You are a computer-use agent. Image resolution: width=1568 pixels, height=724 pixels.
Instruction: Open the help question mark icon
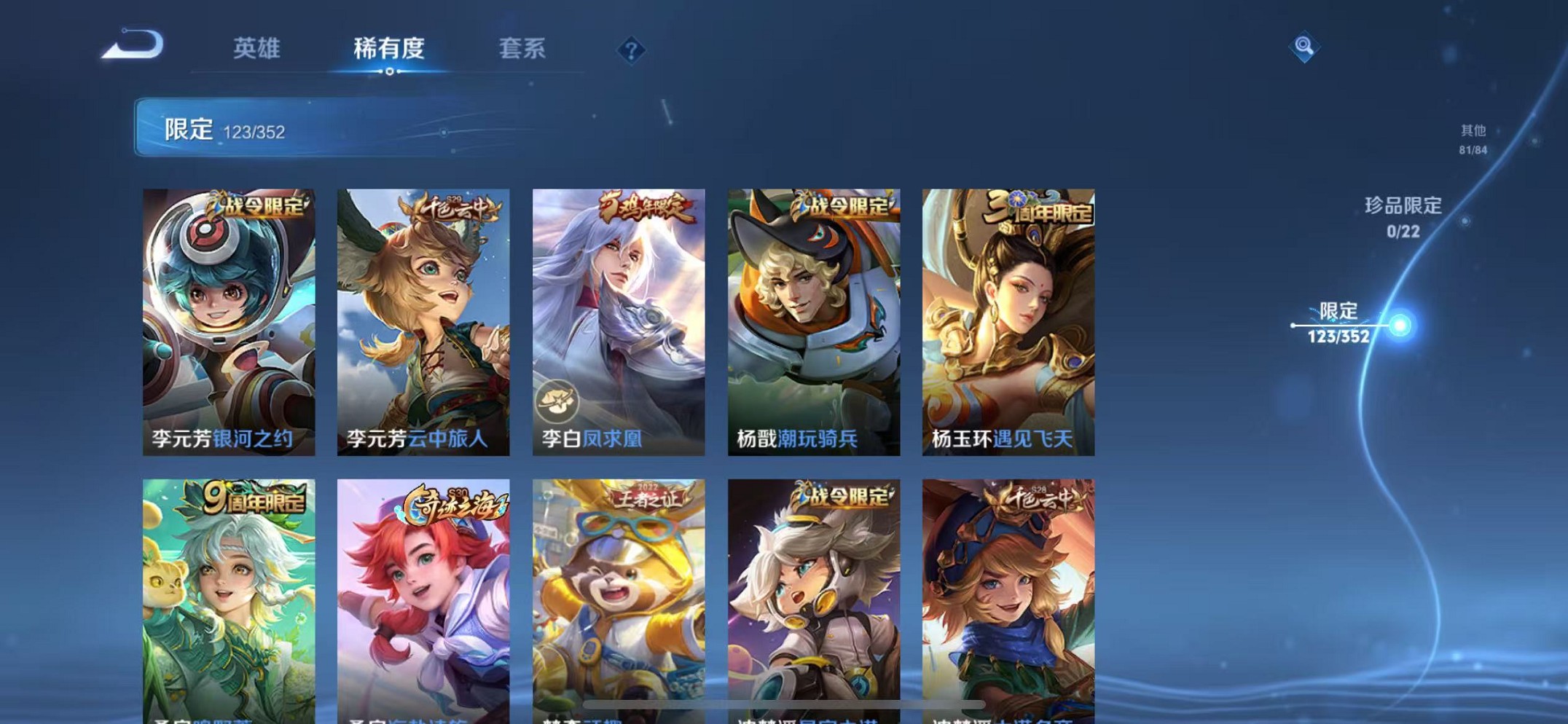pyautogui.click(x=632, y=50)
